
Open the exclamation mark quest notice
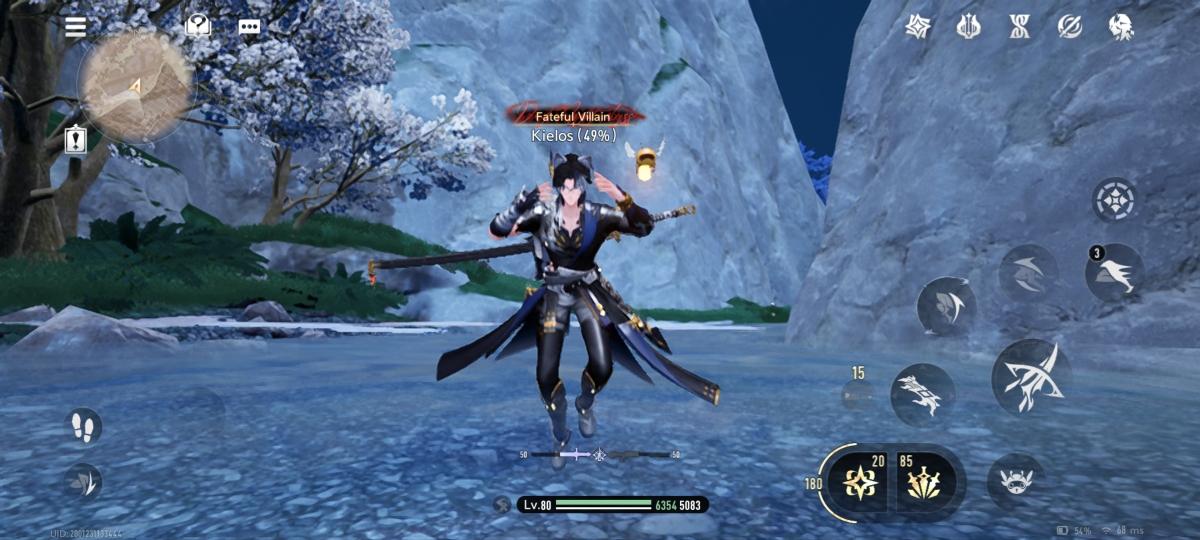tap(76, 140)
